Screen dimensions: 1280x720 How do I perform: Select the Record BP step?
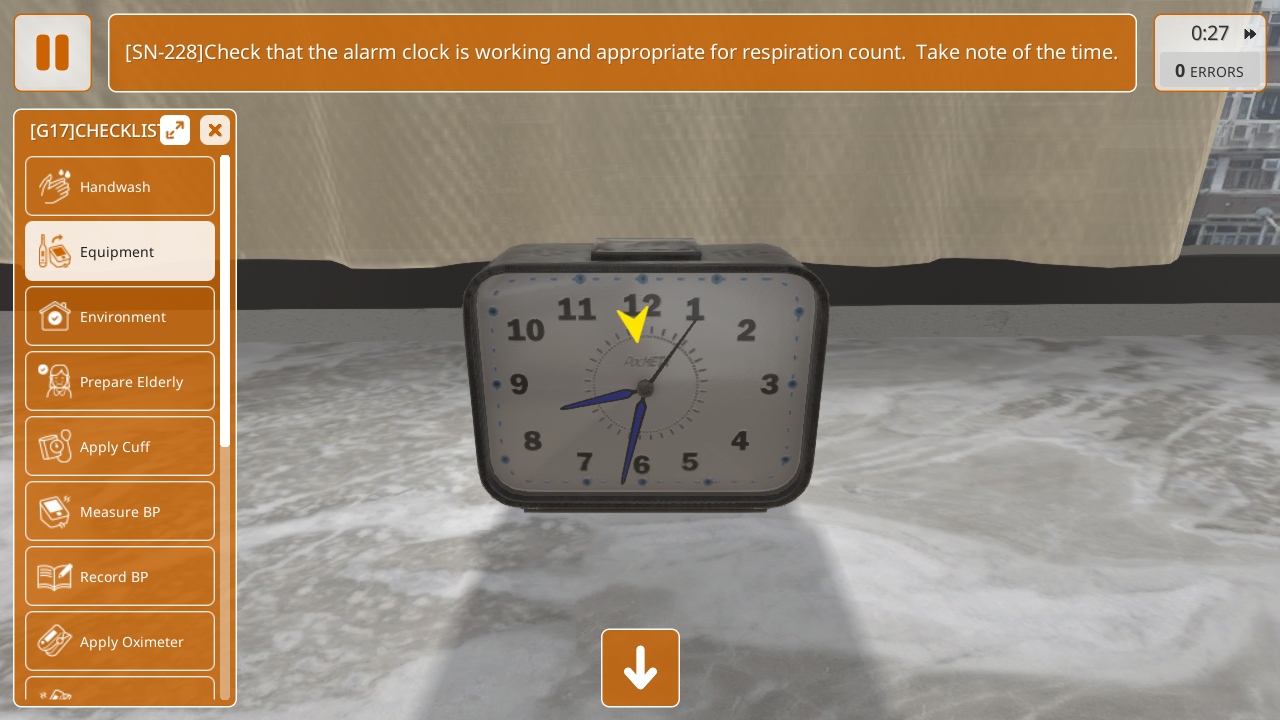(x=120, y=576)
